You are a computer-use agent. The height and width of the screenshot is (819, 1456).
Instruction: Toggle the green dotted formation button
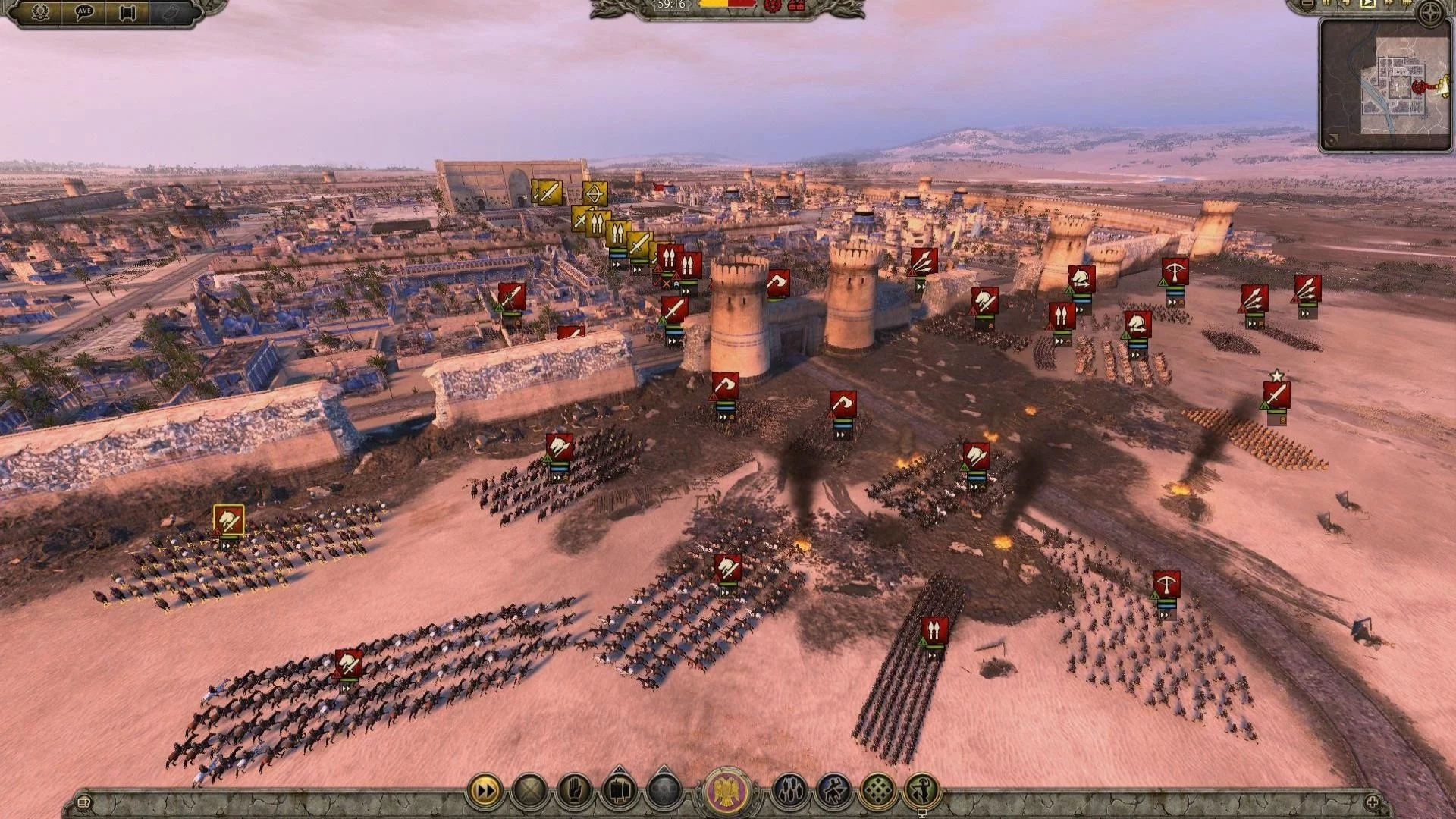(x=878, y=792)
